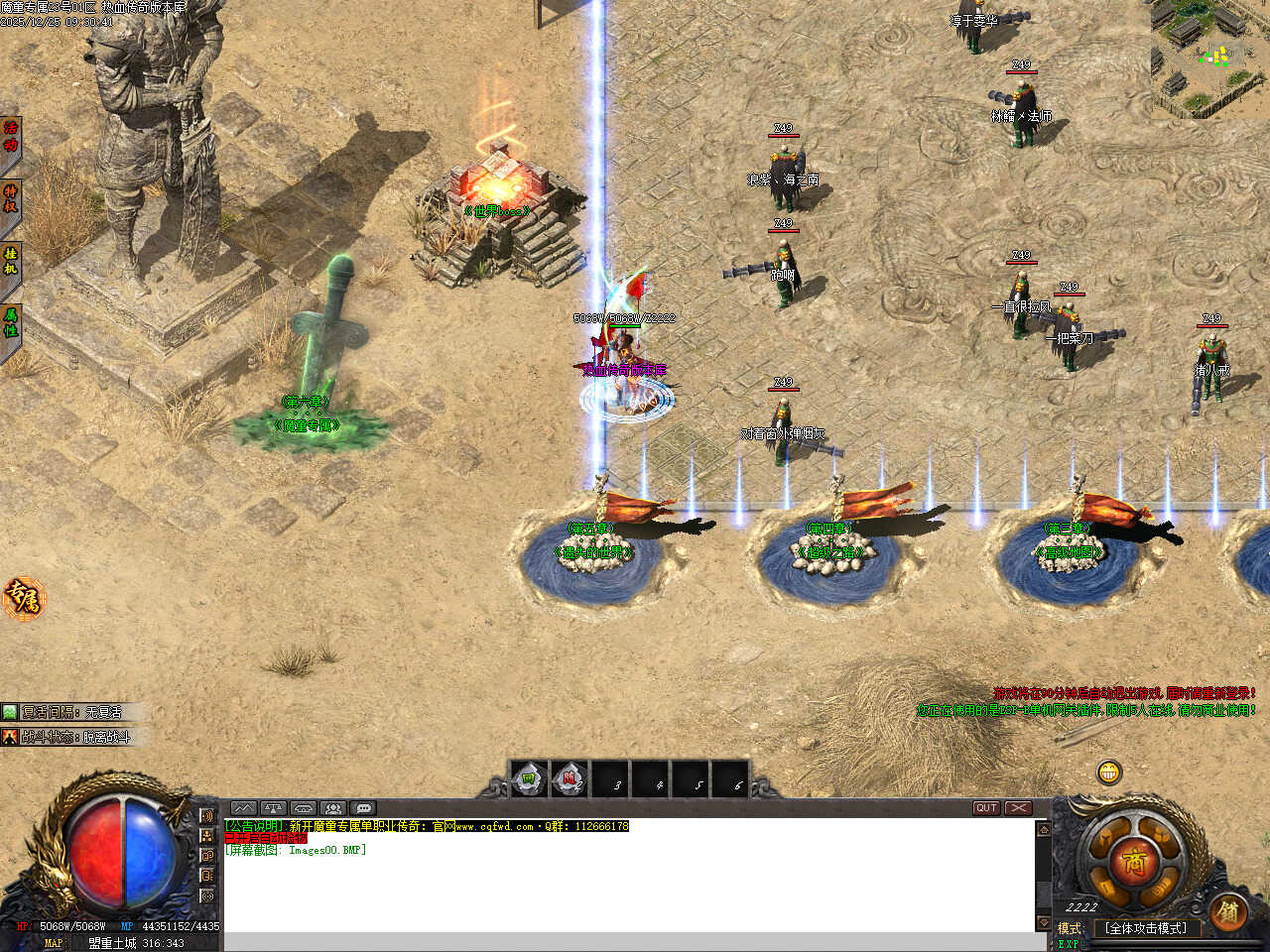Open the 特权 privileges side tab

tap(11, 198)
